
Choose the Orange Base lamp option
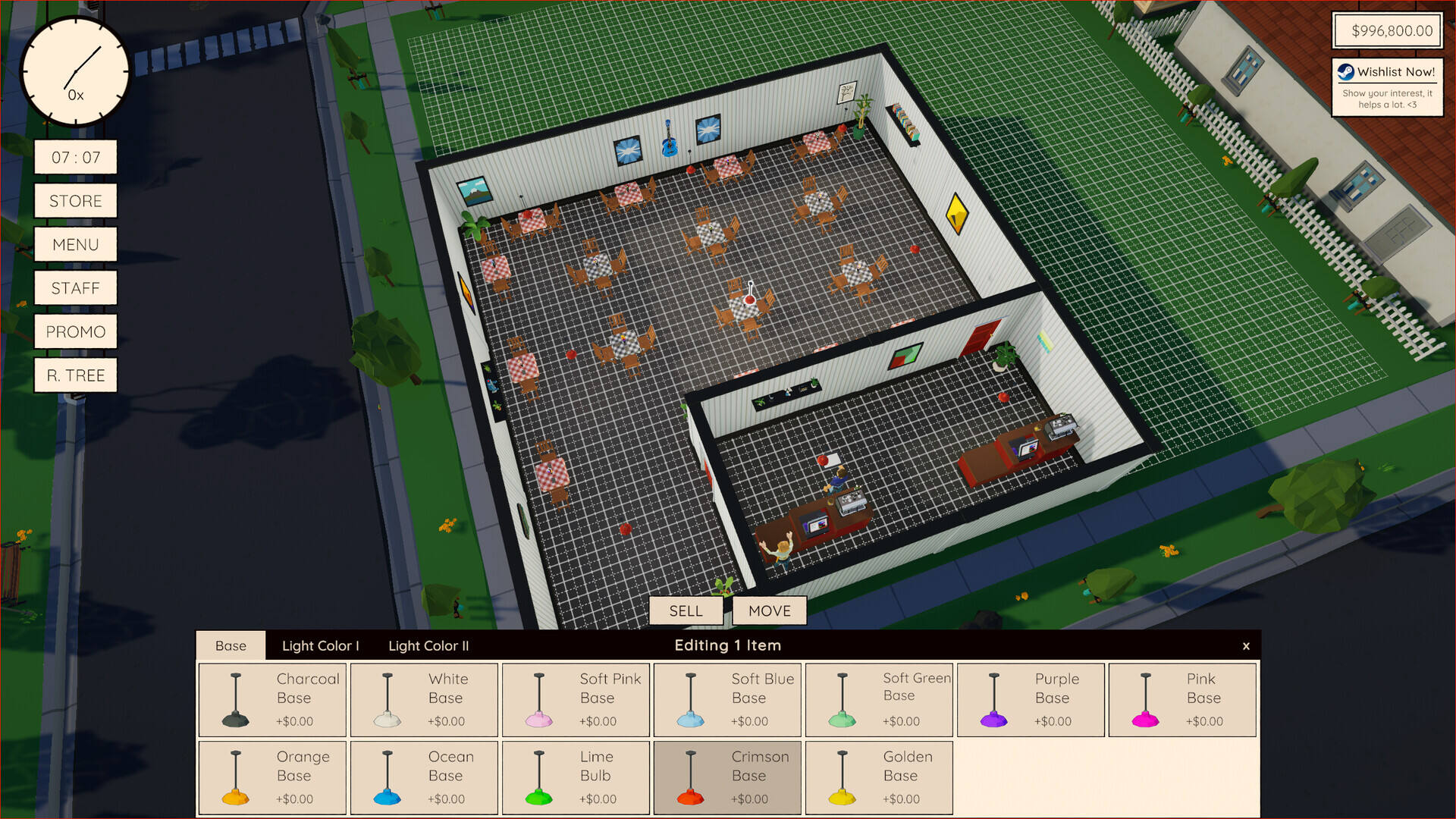point(272,777)
